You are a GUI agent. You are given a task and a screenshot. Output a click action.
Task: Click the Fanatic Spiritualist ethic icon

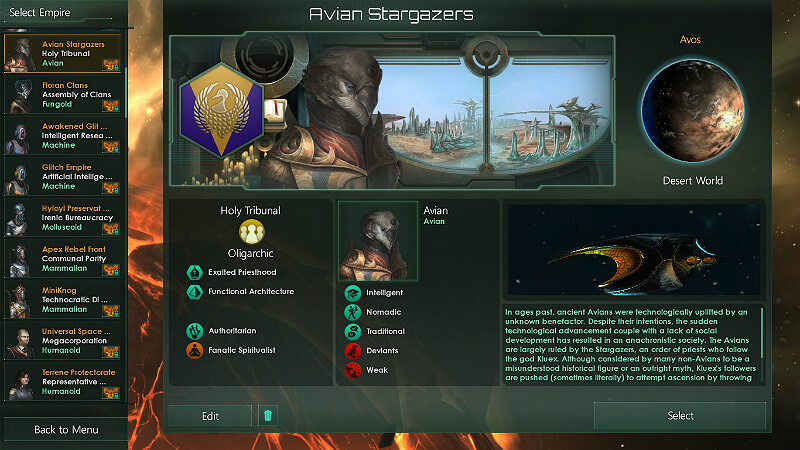[x=194, y=350]
